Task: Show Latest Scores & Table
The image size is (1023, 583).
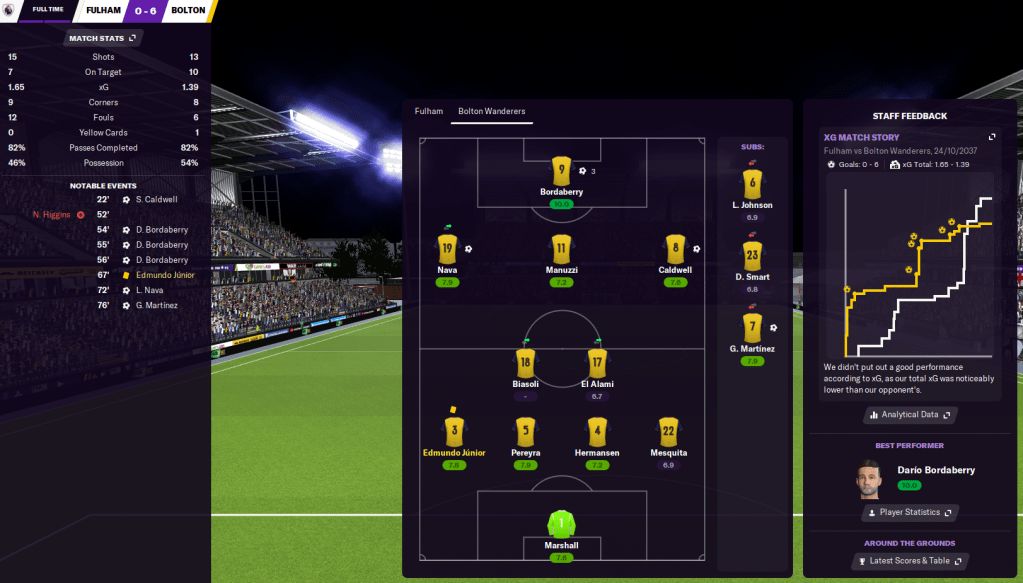Action: pyautogui.click(x=908, y=561)
